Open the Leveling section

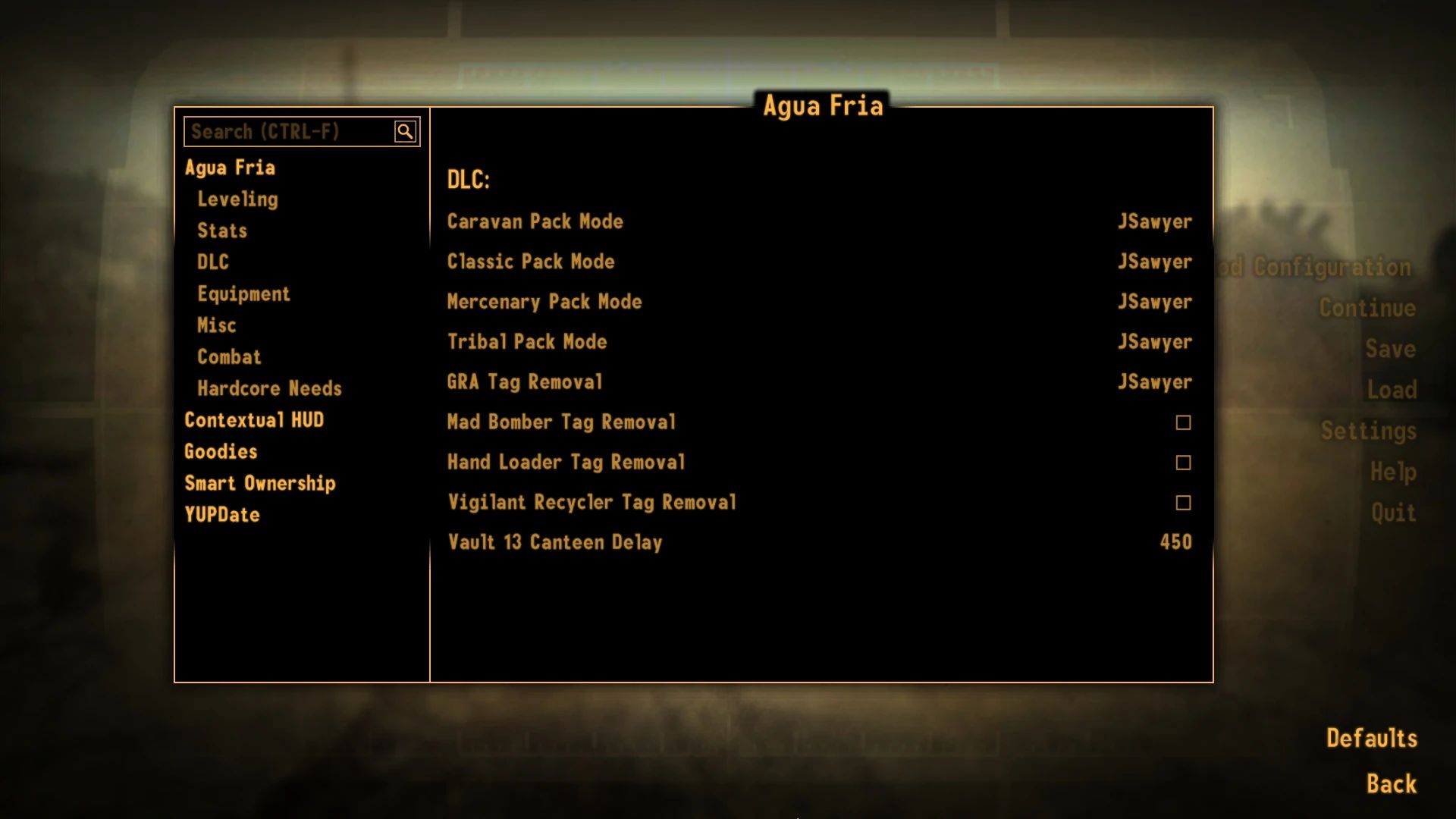(238, 199)
